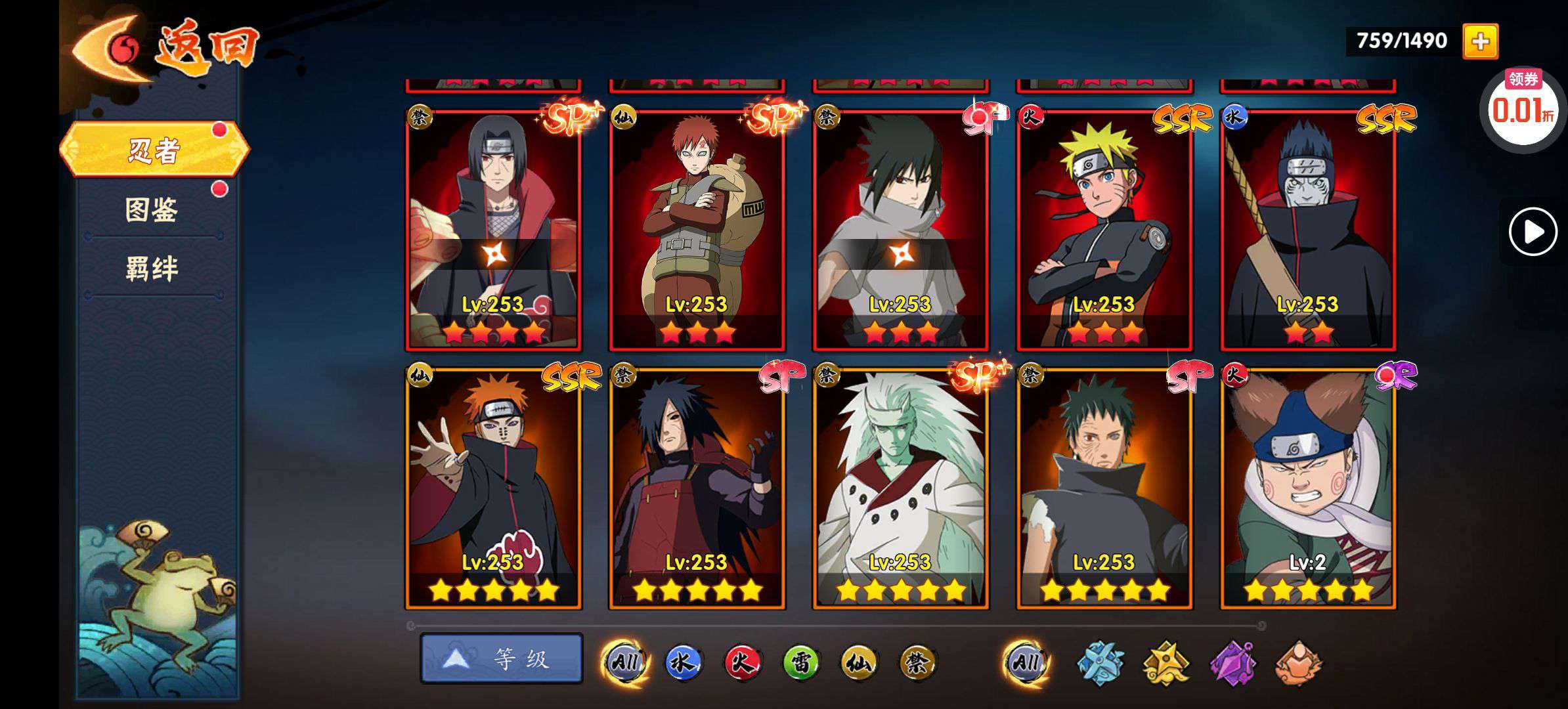Show only 雷 element ninjas

[x=800, y=662]
